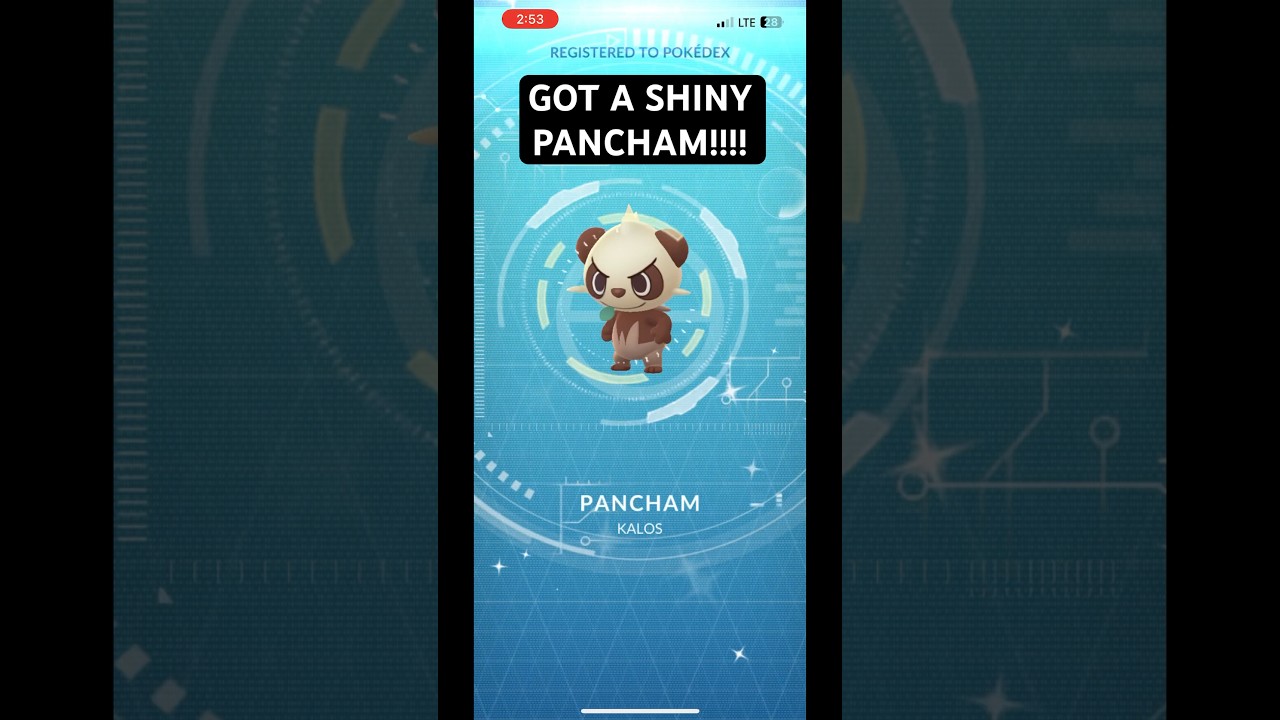Tap the PANCHAM name label

(640, 503)
